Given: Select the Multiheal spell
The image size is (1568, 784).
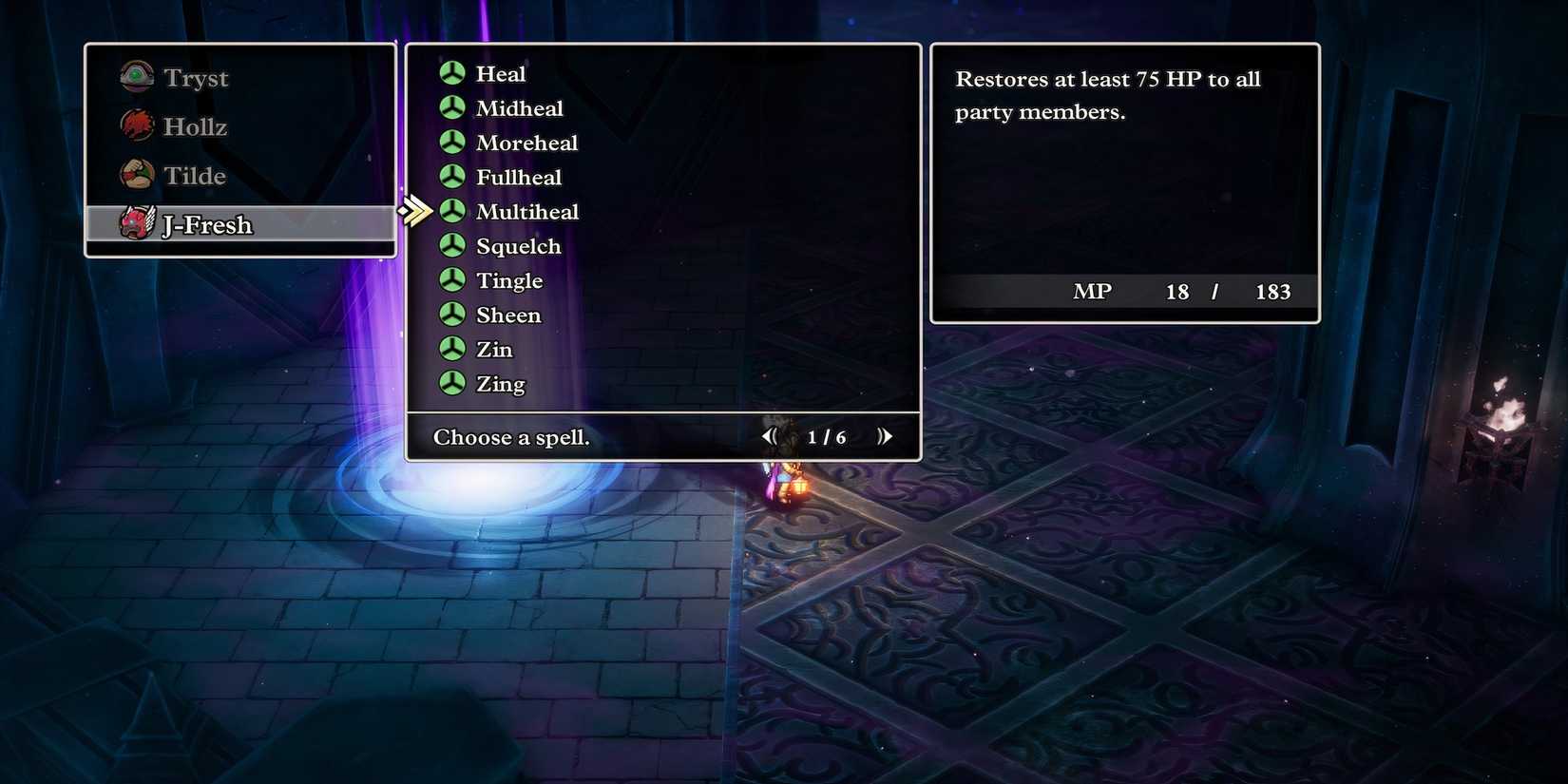Looking at the screenshot, I should (x=527, y=211).
